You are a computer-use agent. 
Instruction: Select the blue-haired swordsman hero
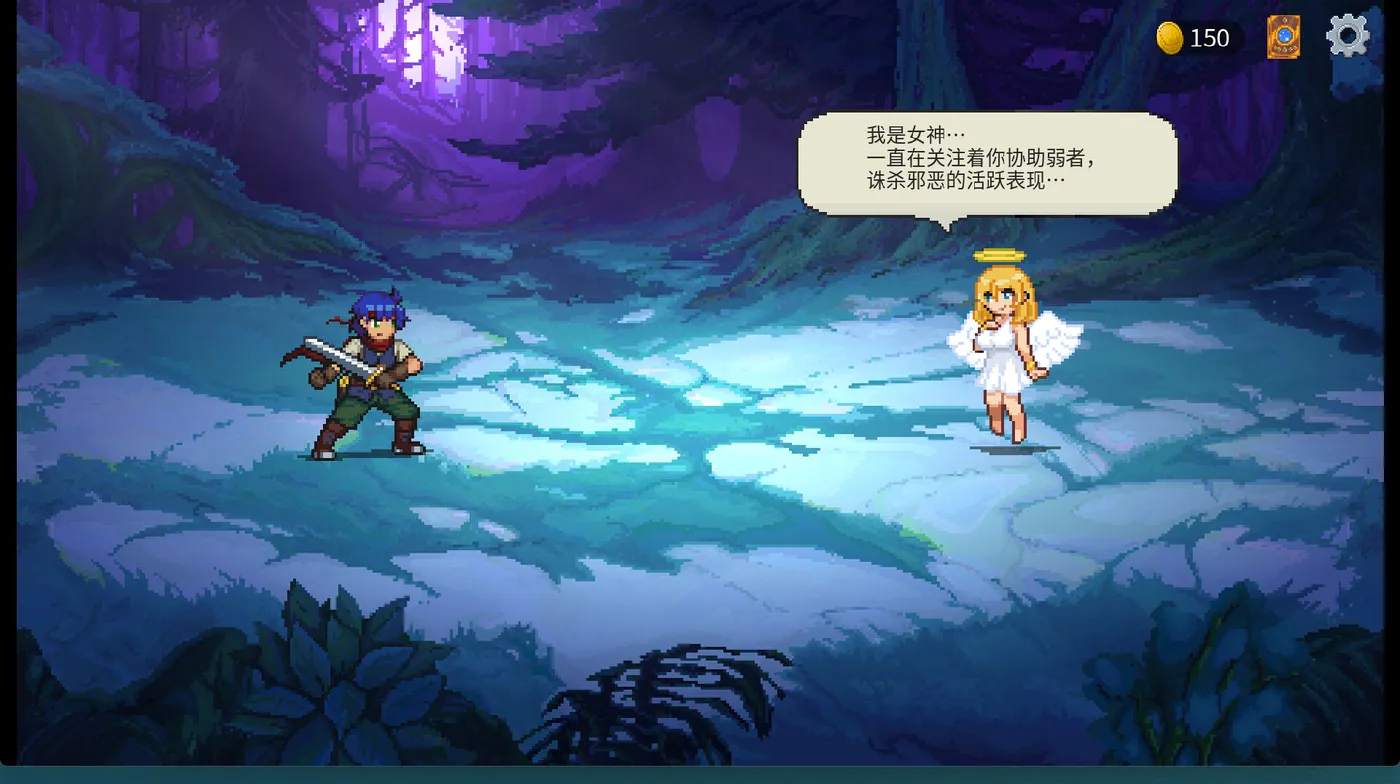point(370,380)
